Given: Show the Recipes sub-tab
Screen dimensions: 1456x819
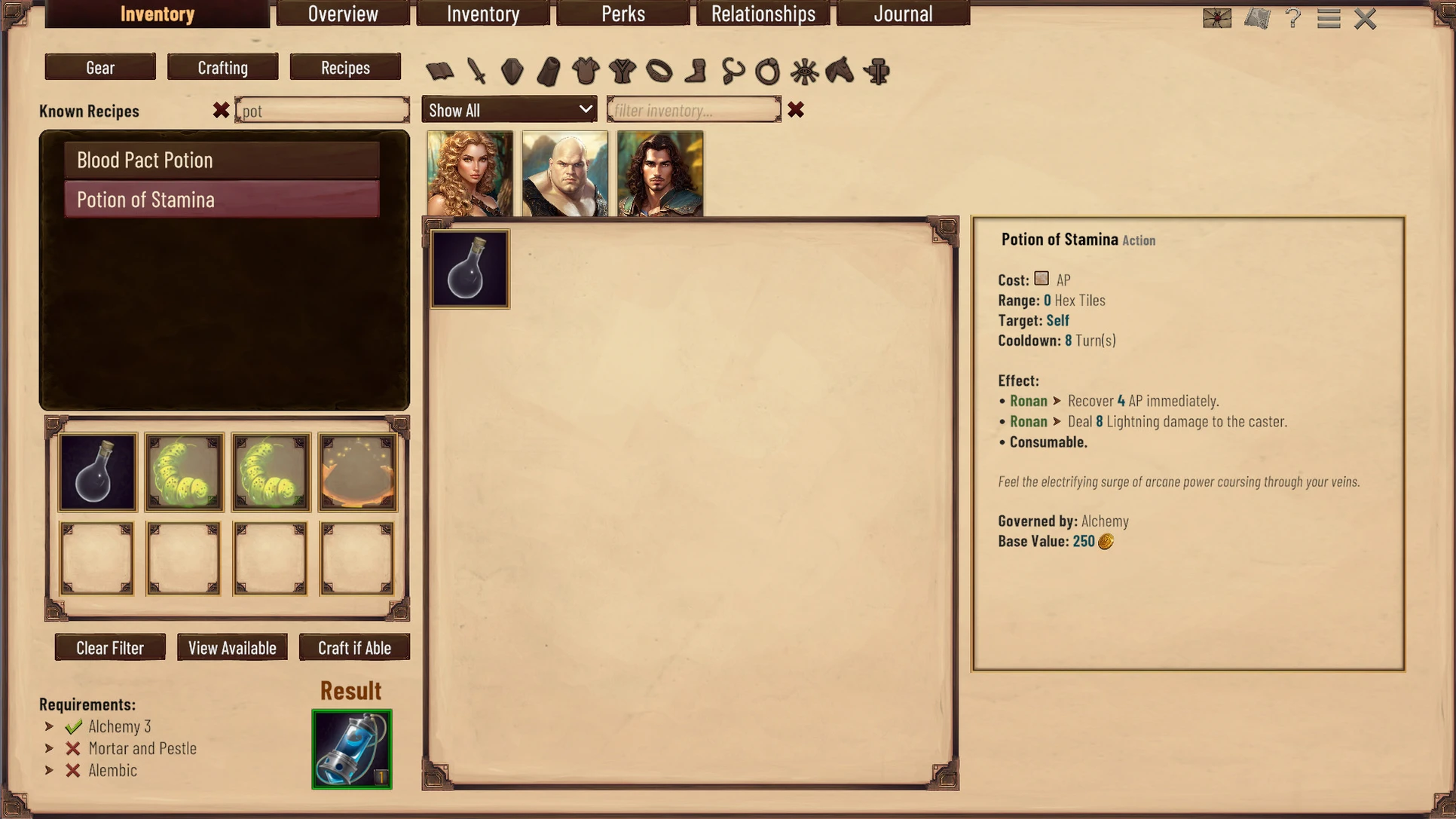Looking at the screenshot, I should pyautogui.click(x=345, y=67).
